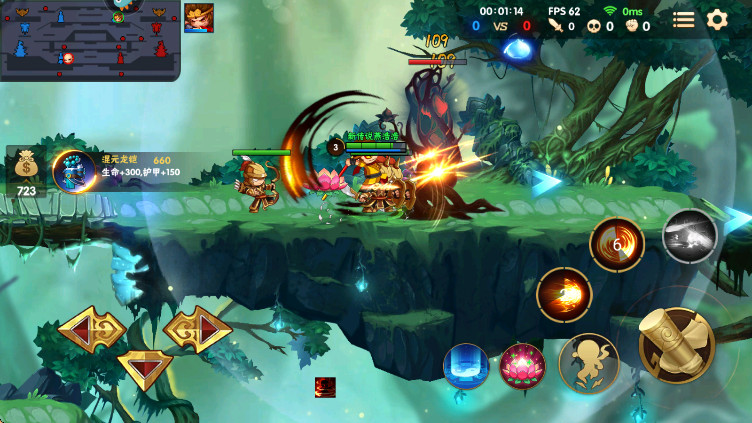This screenshot has width=752, height=423.
Task: Click the small red swirl buff icon
Action: [x=325, y=387]
